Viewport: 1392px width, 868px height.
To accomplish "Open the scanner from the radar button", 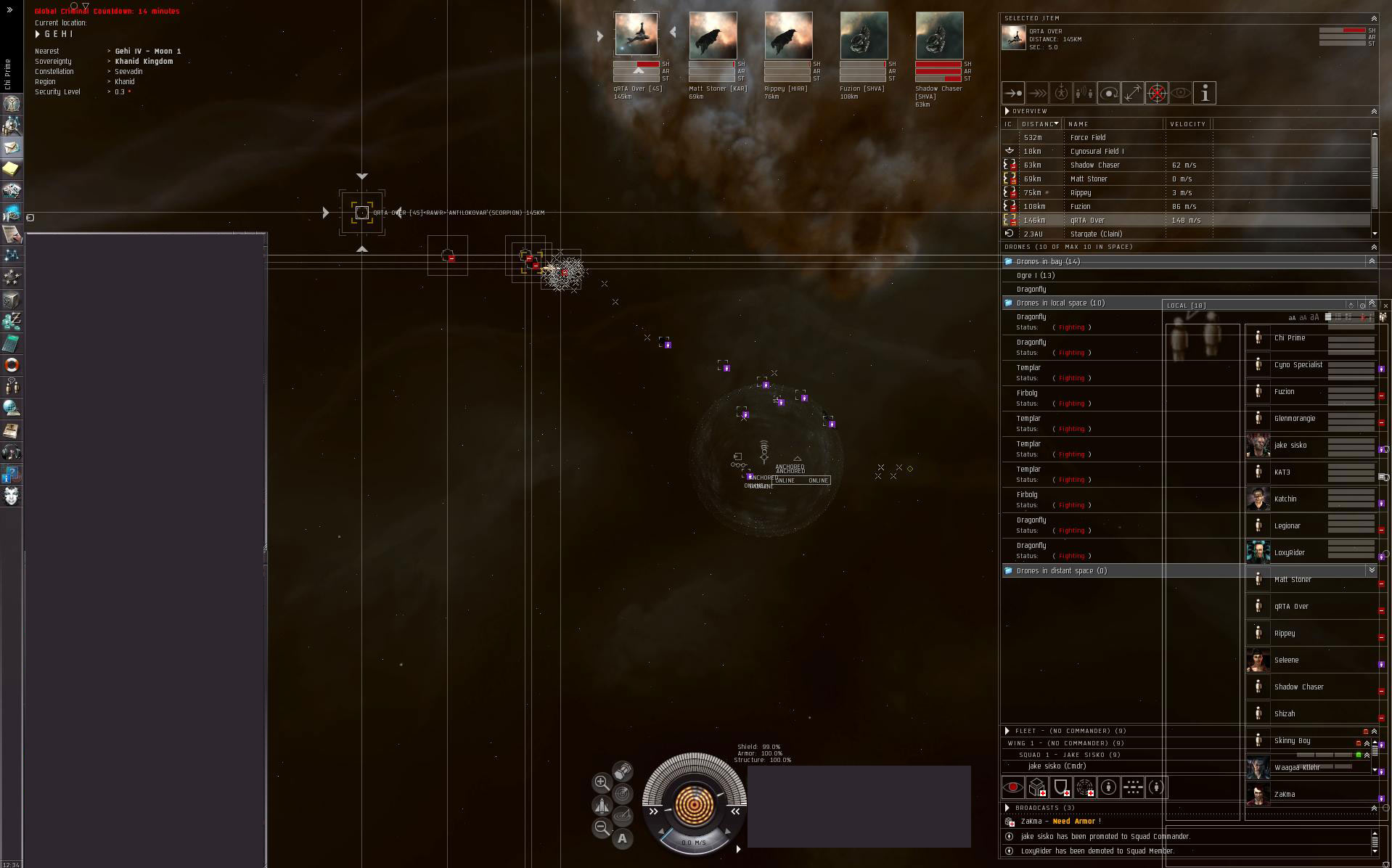I will pos(622,794).
